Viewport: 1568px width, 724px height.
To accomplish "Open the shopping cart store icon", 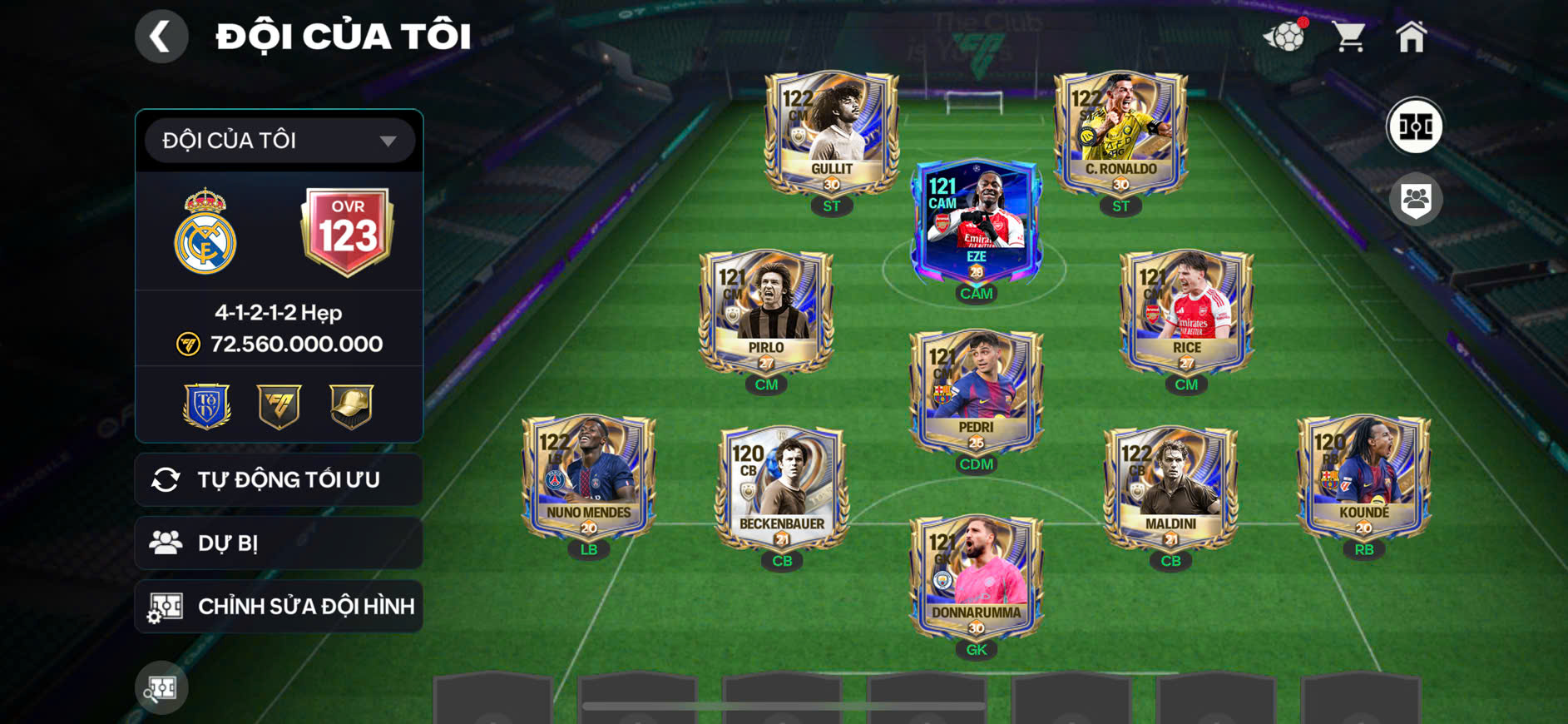I will 1349,35.
